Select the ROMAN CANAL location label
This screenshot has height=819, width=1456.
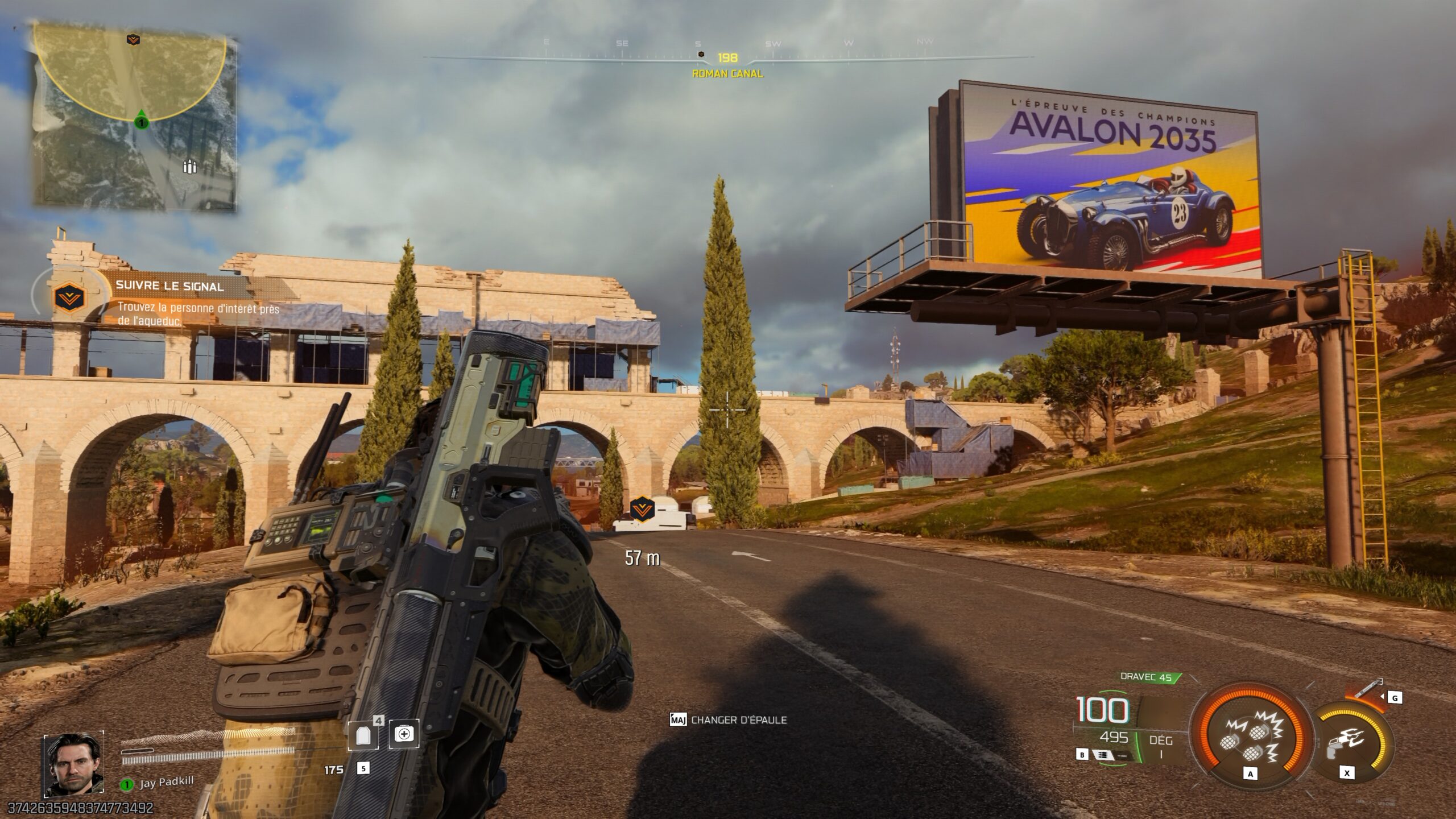pyautogui.click(x=727, y=73)
